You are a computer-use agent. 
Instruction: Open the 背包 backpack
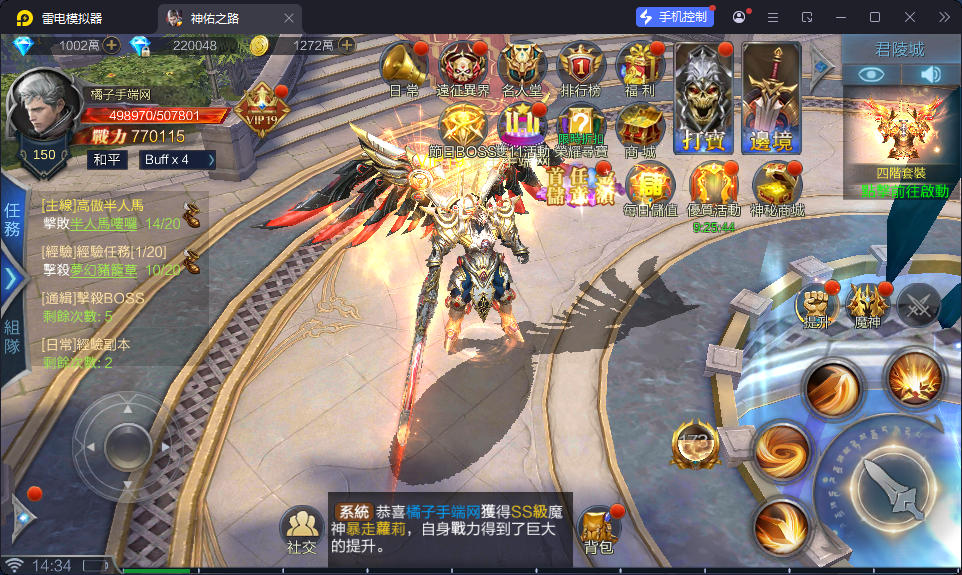click(x=599, y=530)
